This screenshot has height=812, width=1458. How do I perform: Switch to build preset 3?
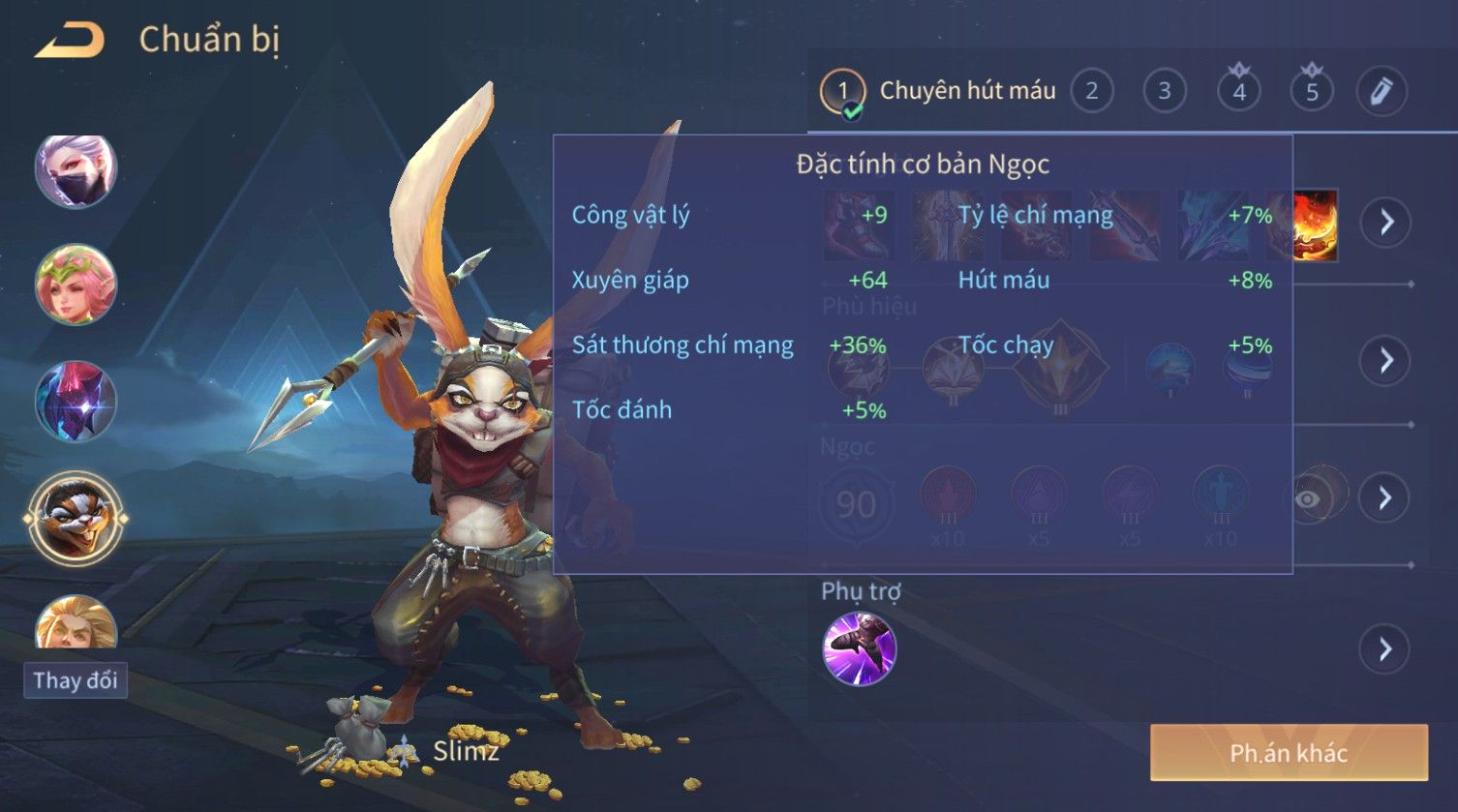click(x=1165, y=92)
